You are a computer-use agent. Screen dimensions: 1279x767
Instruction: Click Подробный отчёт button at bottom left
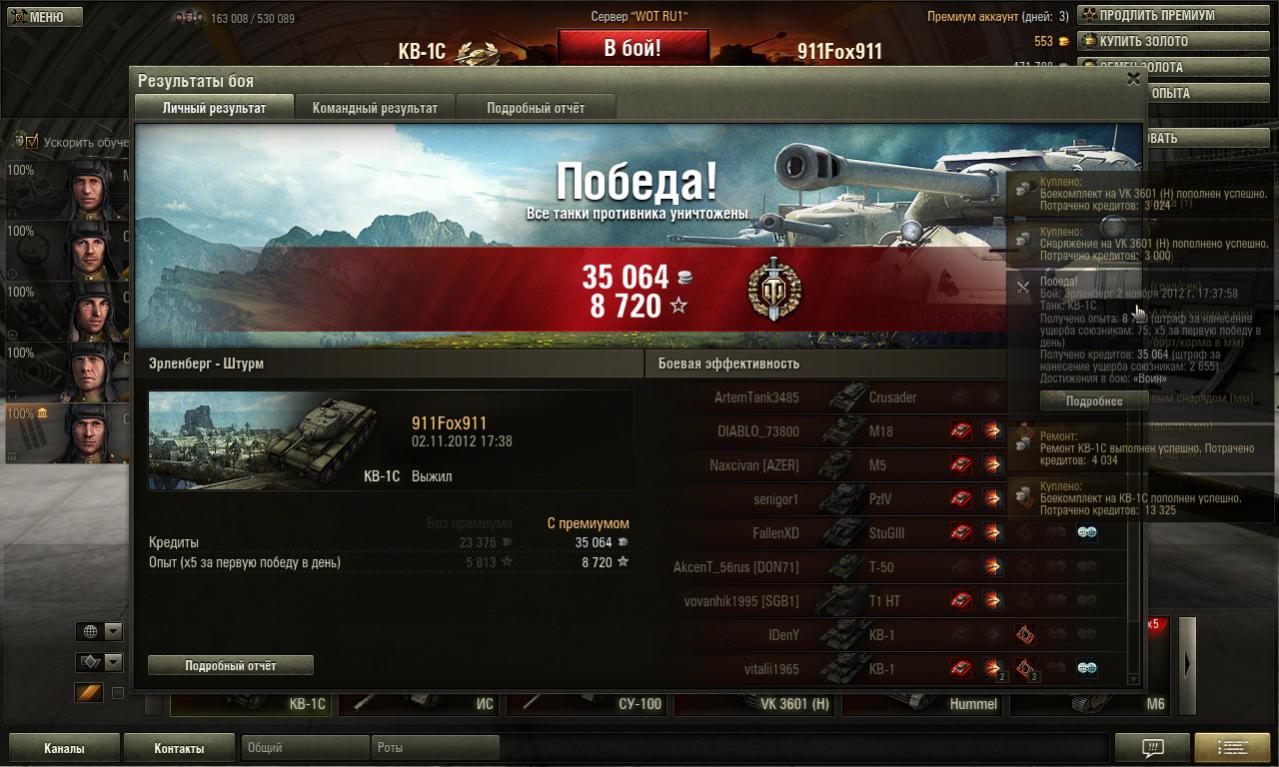coord(230,665)
